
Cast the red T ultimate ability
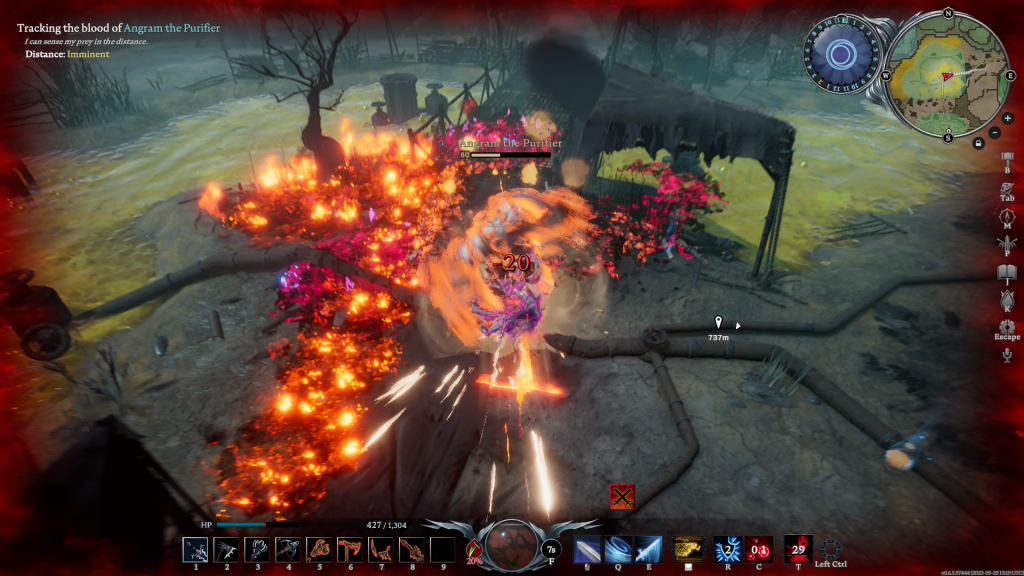[x=798, y=548]
